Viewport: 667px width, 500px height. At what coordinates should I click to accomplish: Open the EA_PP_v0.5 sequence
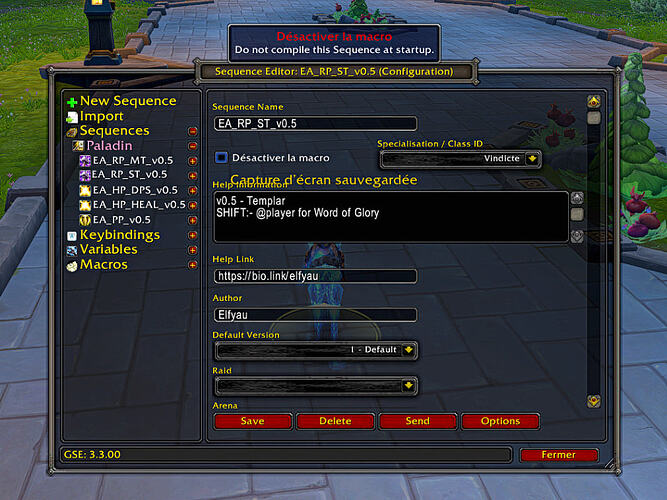point(121,220)
